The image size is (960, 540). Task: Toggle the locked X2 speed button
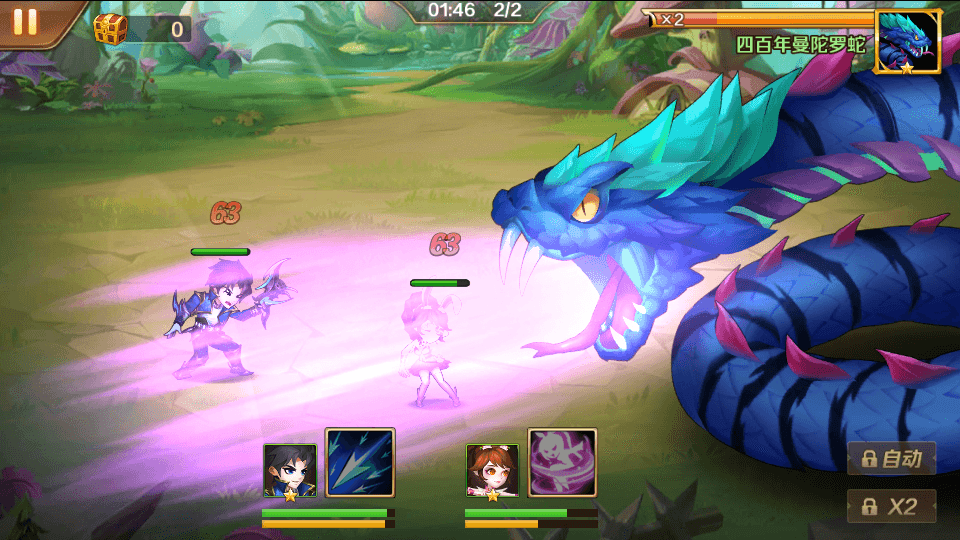click(892, 506)
